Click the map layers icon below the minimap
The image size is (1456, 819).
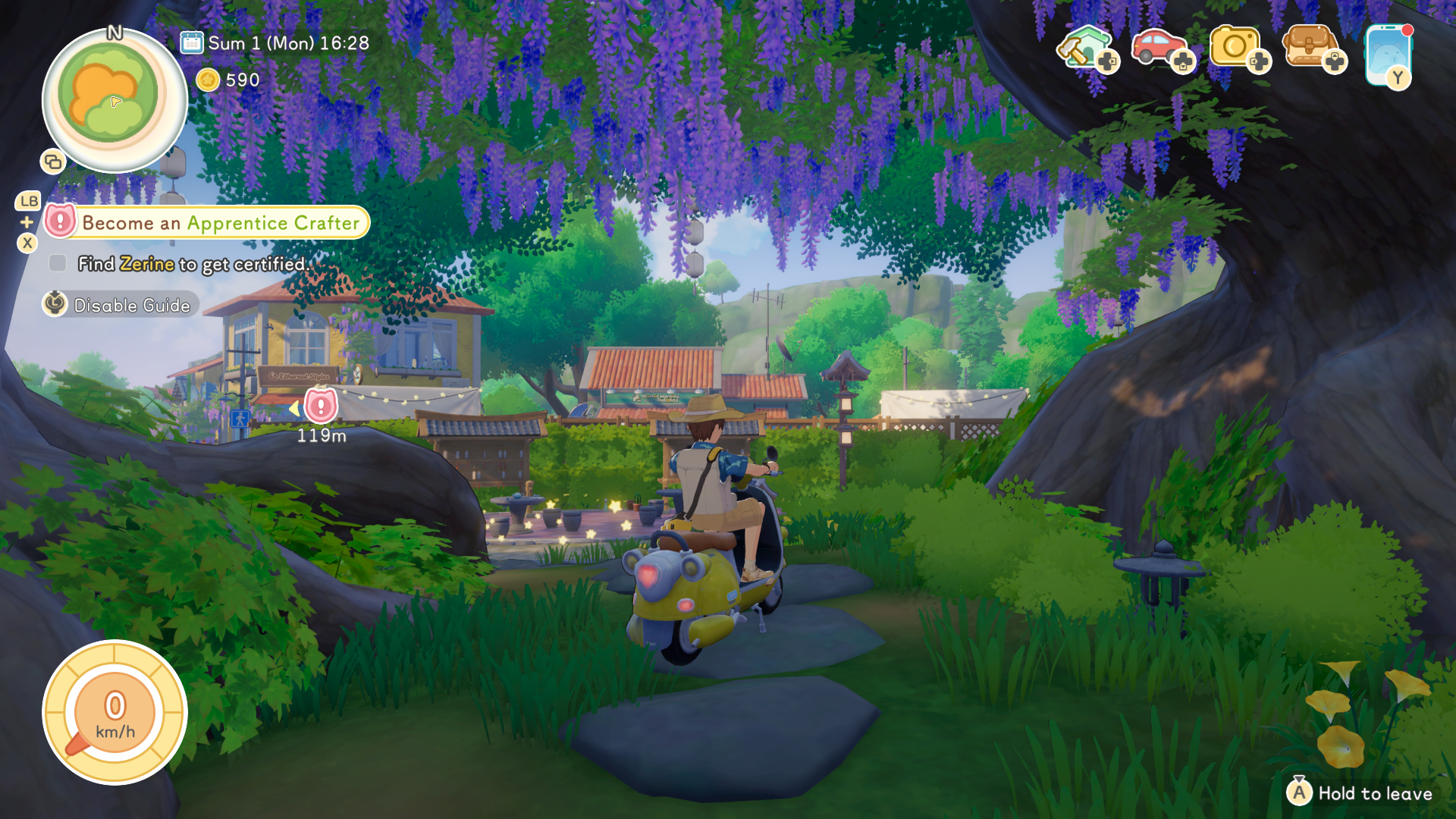pyautogui.click(x=53, y=162)
